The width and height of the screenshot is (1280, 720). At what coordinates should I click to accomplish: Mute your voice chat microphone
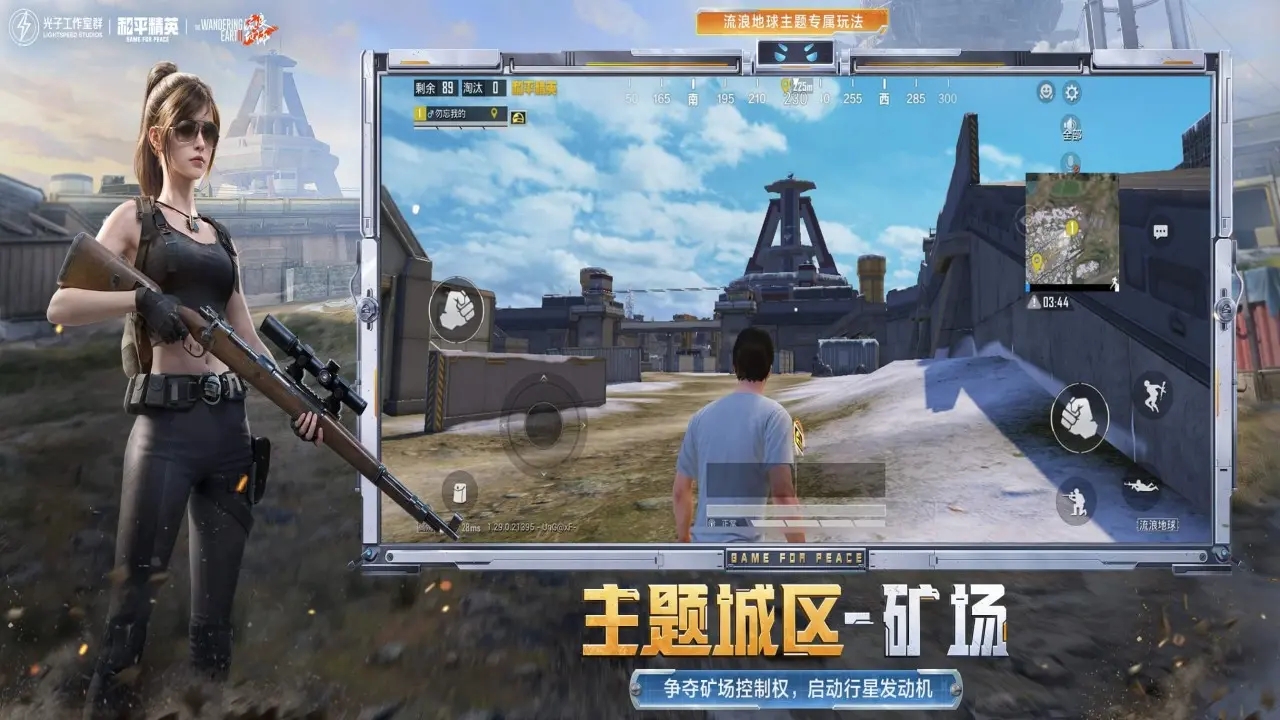coord(1069,161)
